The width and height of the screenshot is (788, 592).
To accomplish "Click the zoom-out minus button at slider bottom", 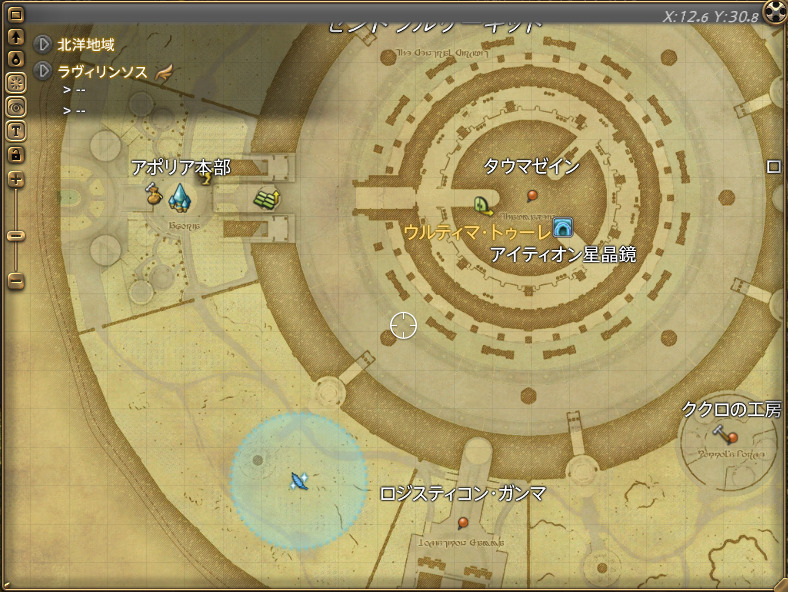I will pyautogui.click(x=16, y=282).
